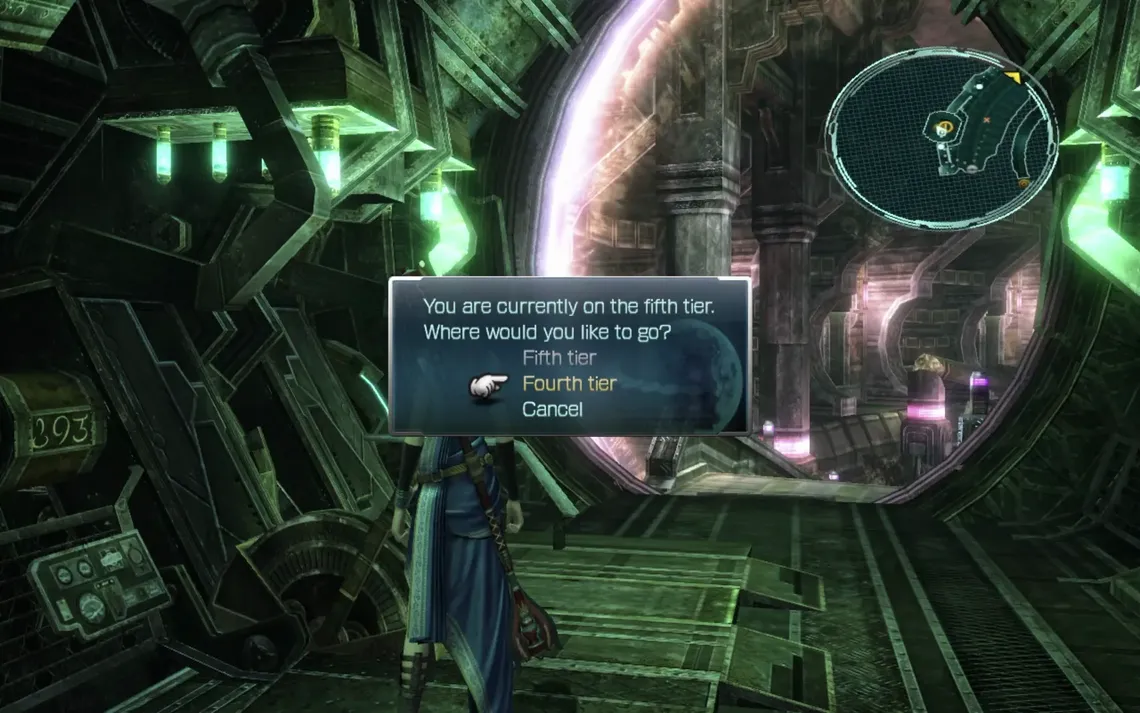The image size is (1140, 713).
Task: Click the circular minimap
Action: point(940,138)
